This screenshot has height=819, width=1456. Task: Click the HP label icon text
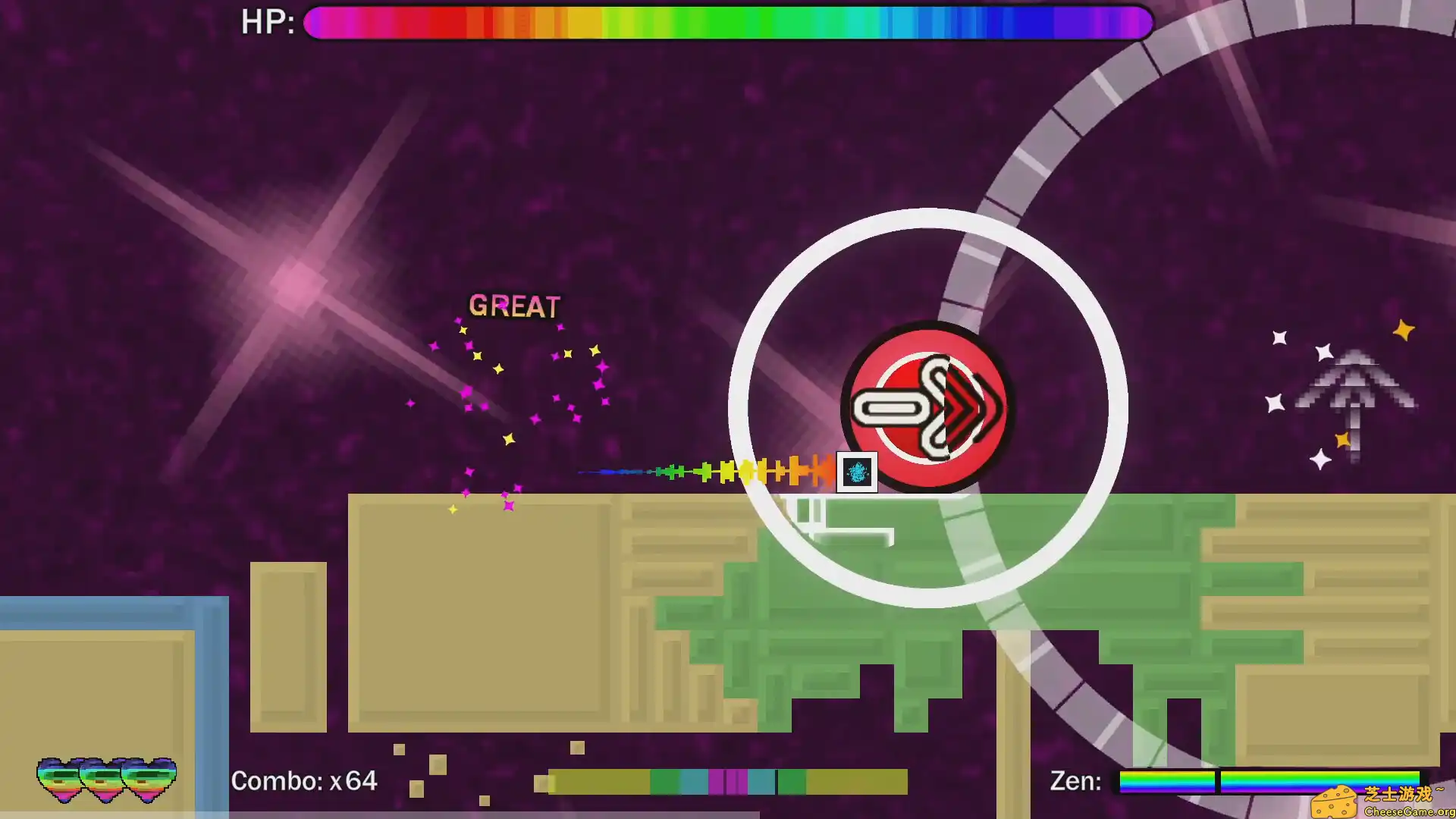(x=265, y=24)
